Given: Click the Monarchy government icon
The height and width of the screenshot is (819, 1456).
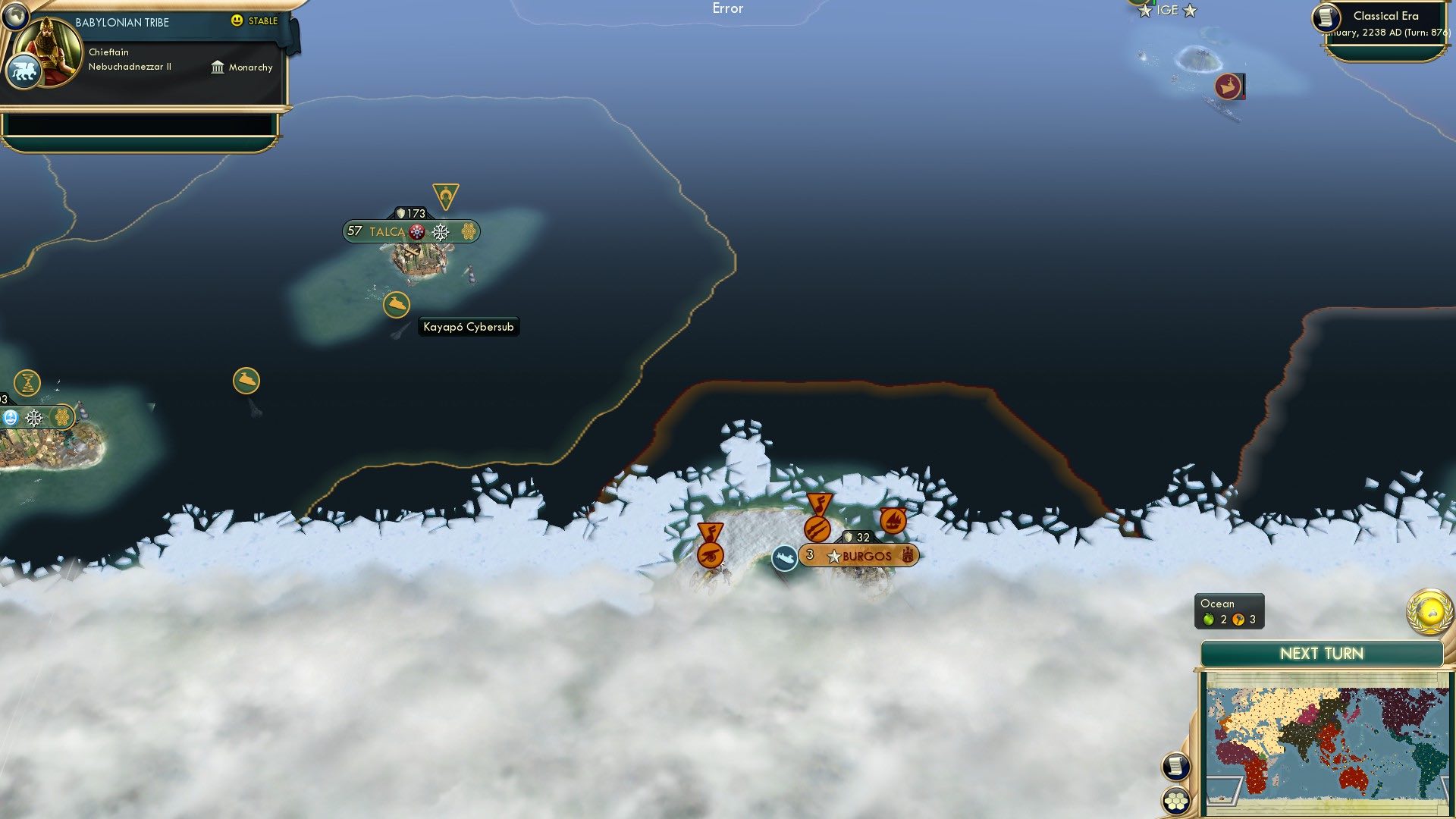Looking at the screenshot, I should 218,67.
